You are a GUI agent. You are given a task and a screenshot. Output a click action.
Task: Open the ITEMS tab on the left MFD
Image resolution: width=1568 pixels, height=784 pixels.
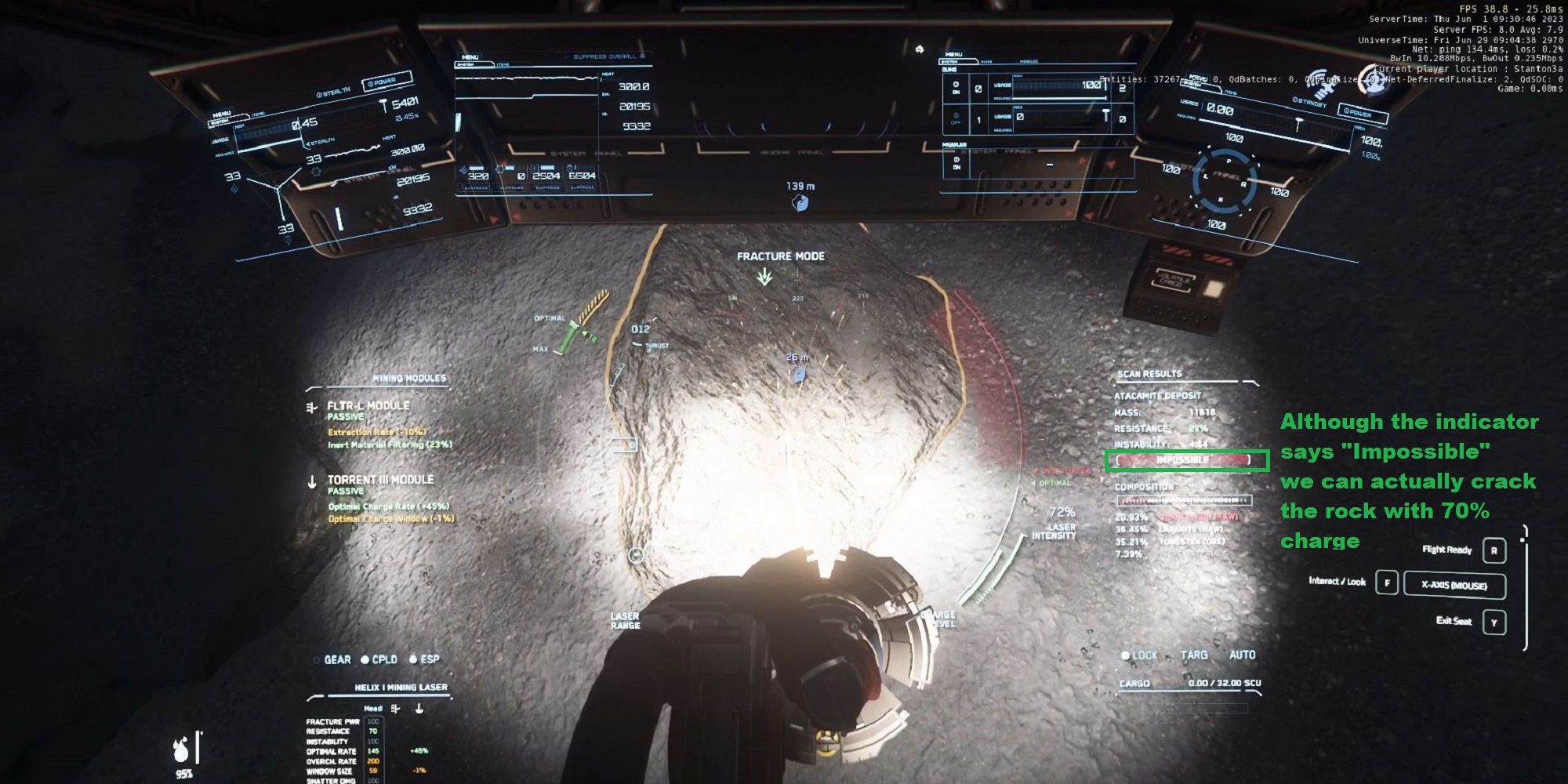click(x=259, y=114)
